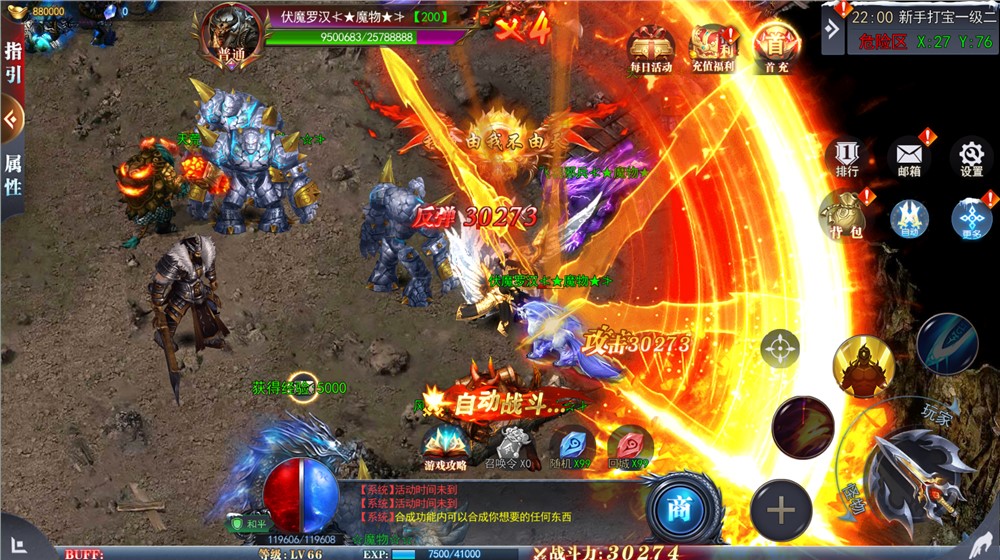Open the 游戏攻略 game guide

pyautogui.click(x=444, y=447)
